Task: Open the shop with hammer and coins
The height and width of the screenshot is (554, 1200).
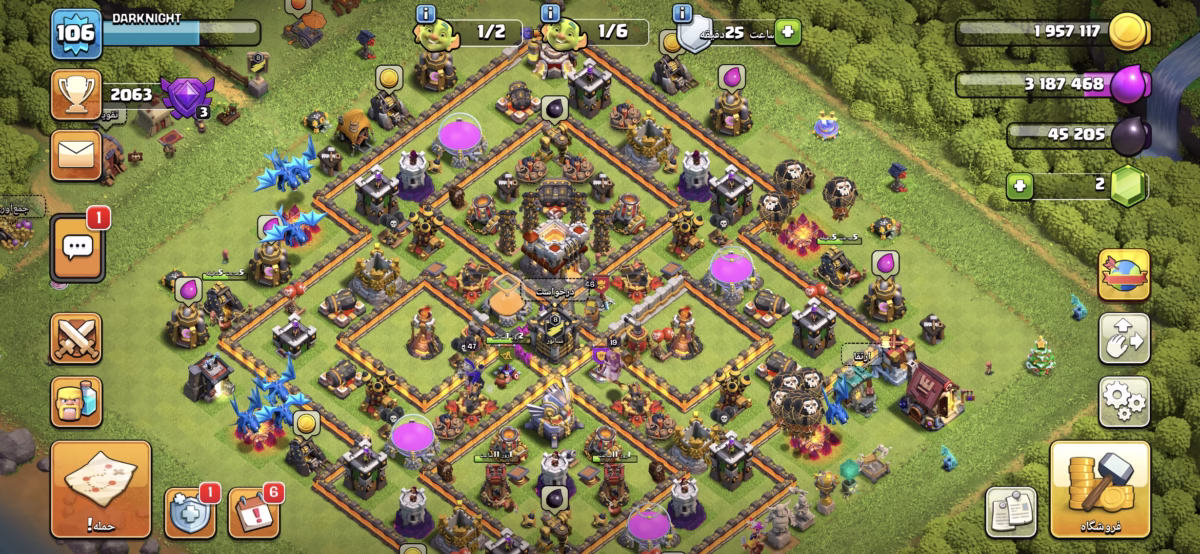Action: click(1098, 489)
